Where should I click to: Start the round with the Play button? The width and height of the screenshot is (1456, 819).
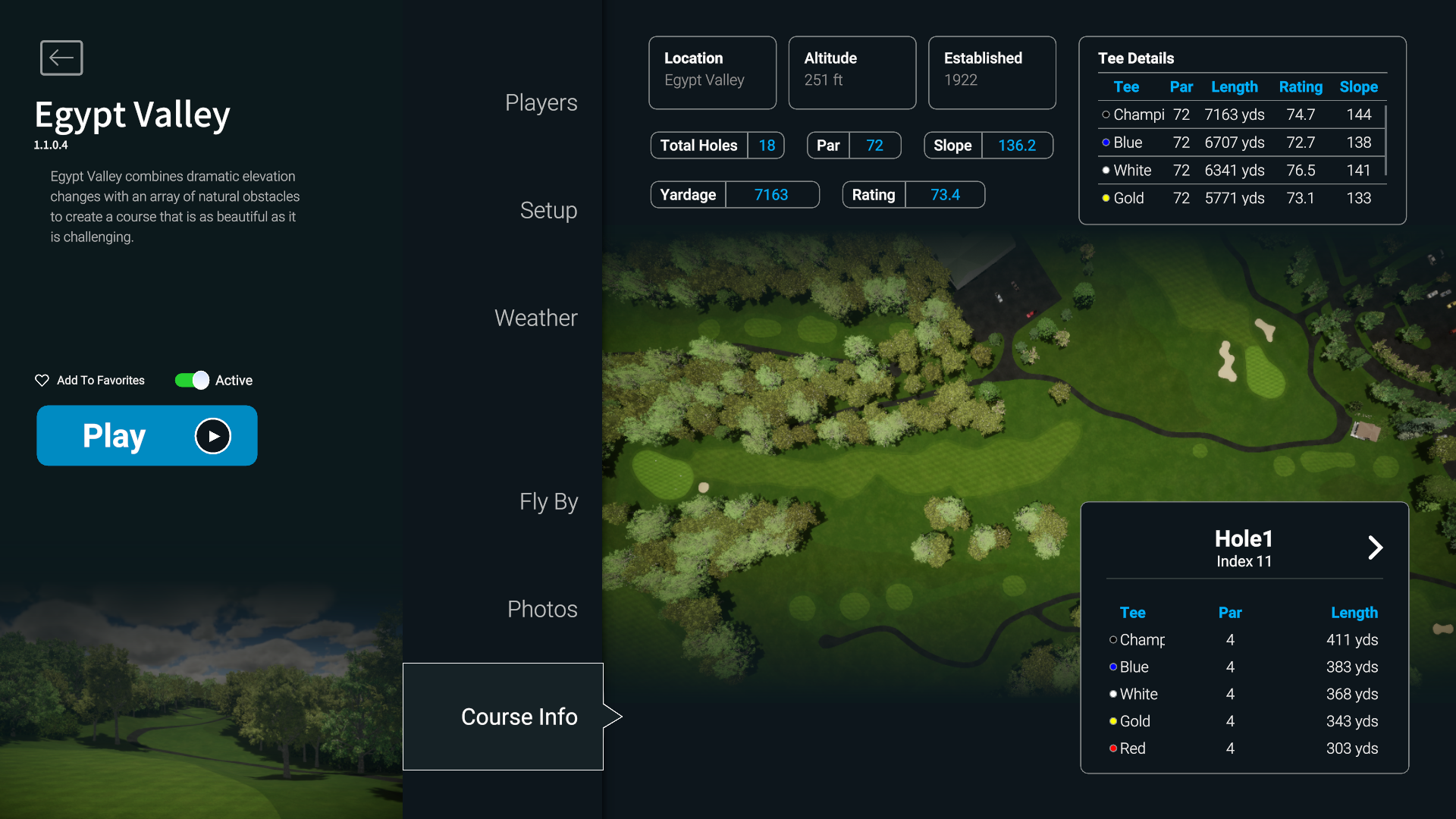(x=147, y=435)
